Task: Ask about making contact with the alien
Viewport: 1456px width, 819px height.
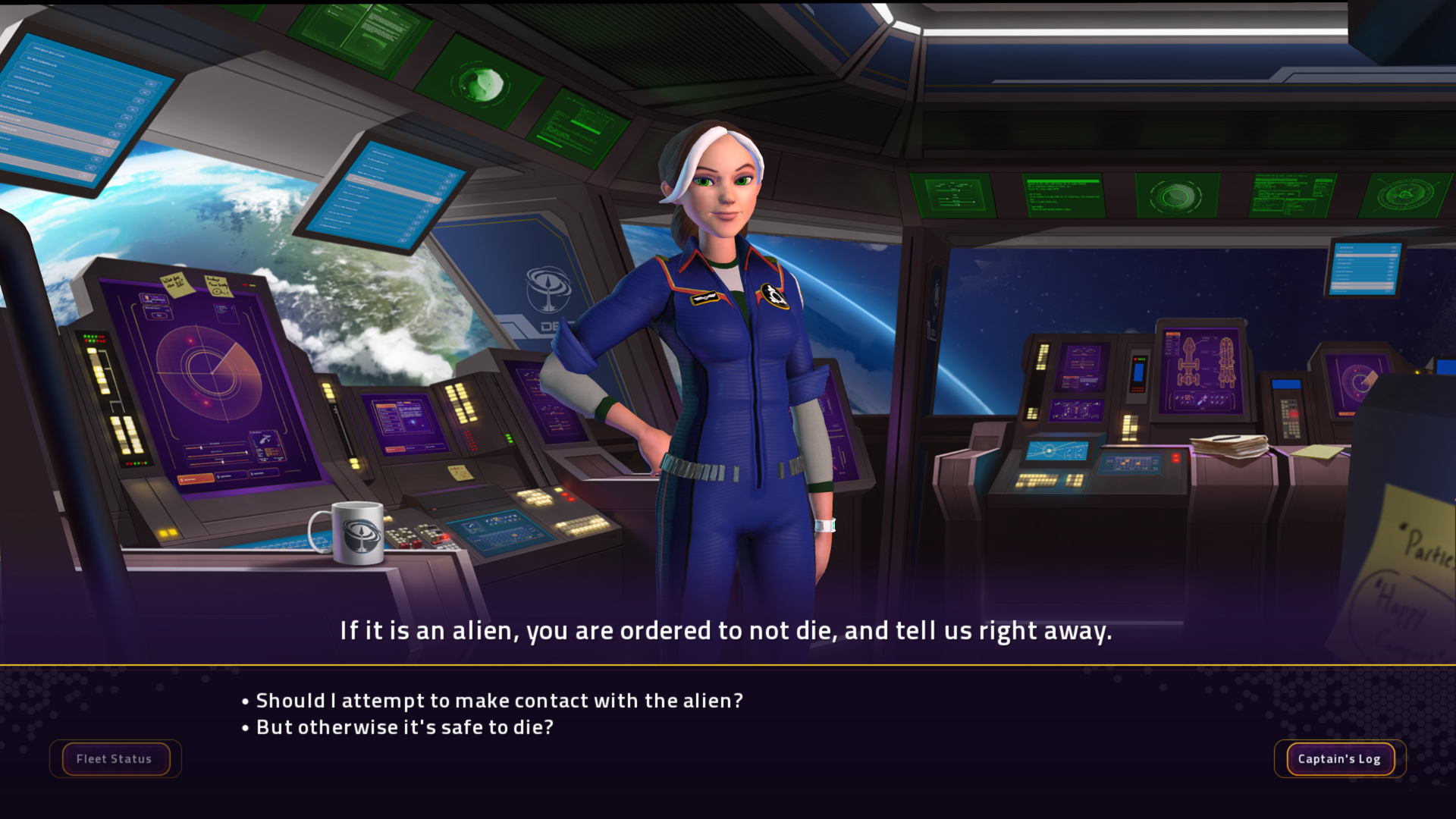Action: click(x=499, y=701)
